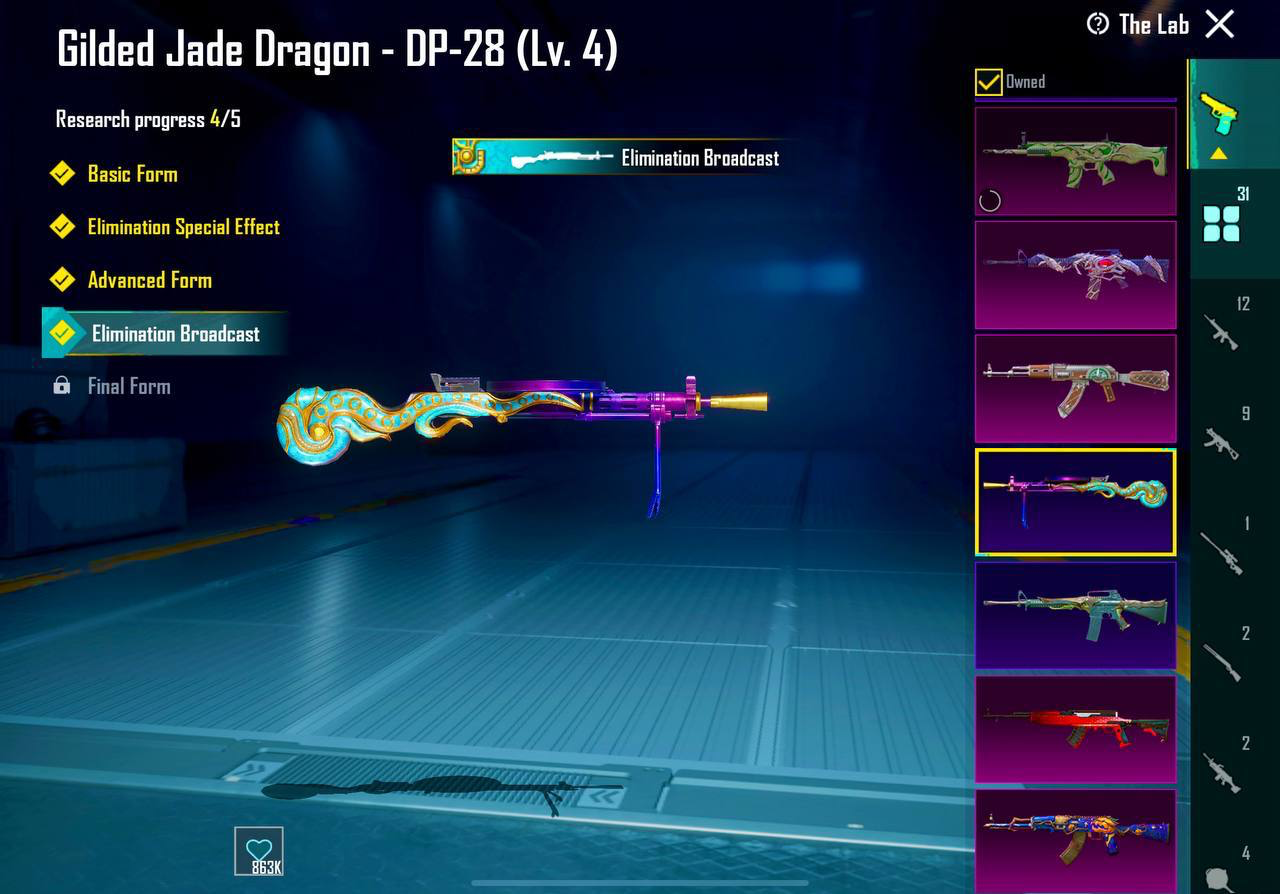
Task: Choose the rifle skin with red core
Action: pyautogui.click(x=1075, y=275)
